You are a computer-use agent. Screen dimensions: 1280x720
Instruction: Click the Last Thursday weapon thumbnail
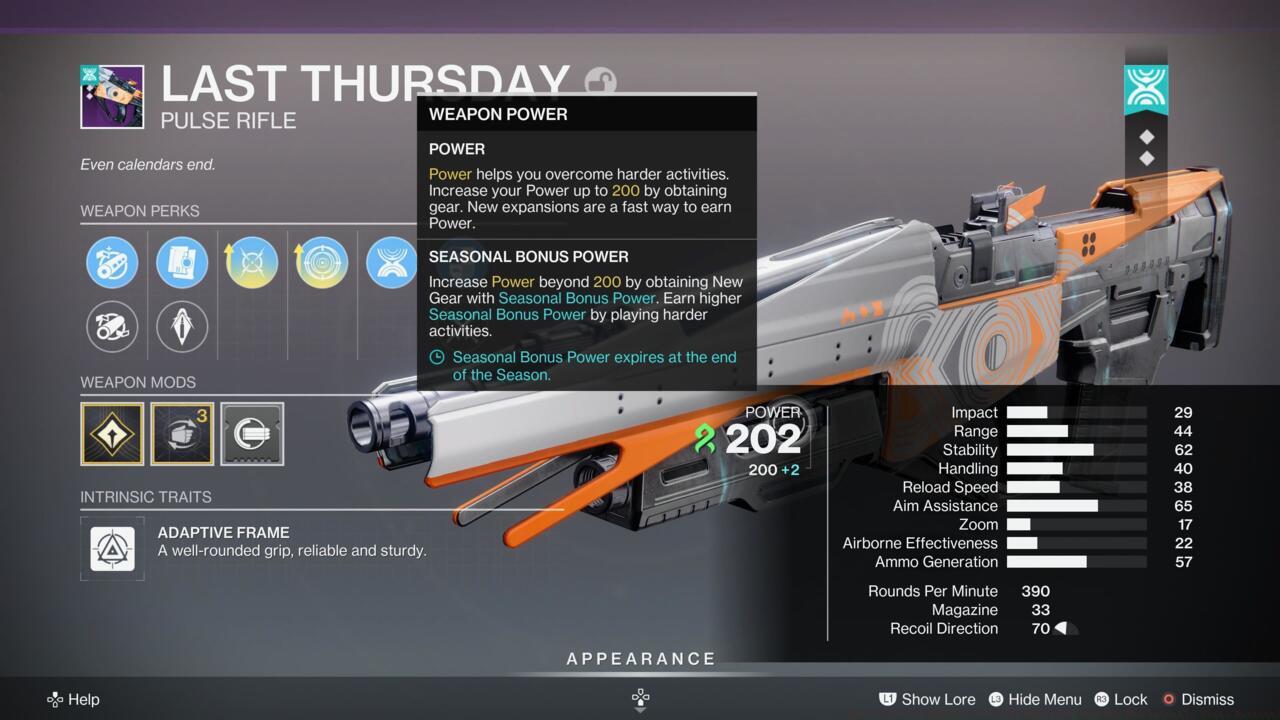click(x=111, y=96)
